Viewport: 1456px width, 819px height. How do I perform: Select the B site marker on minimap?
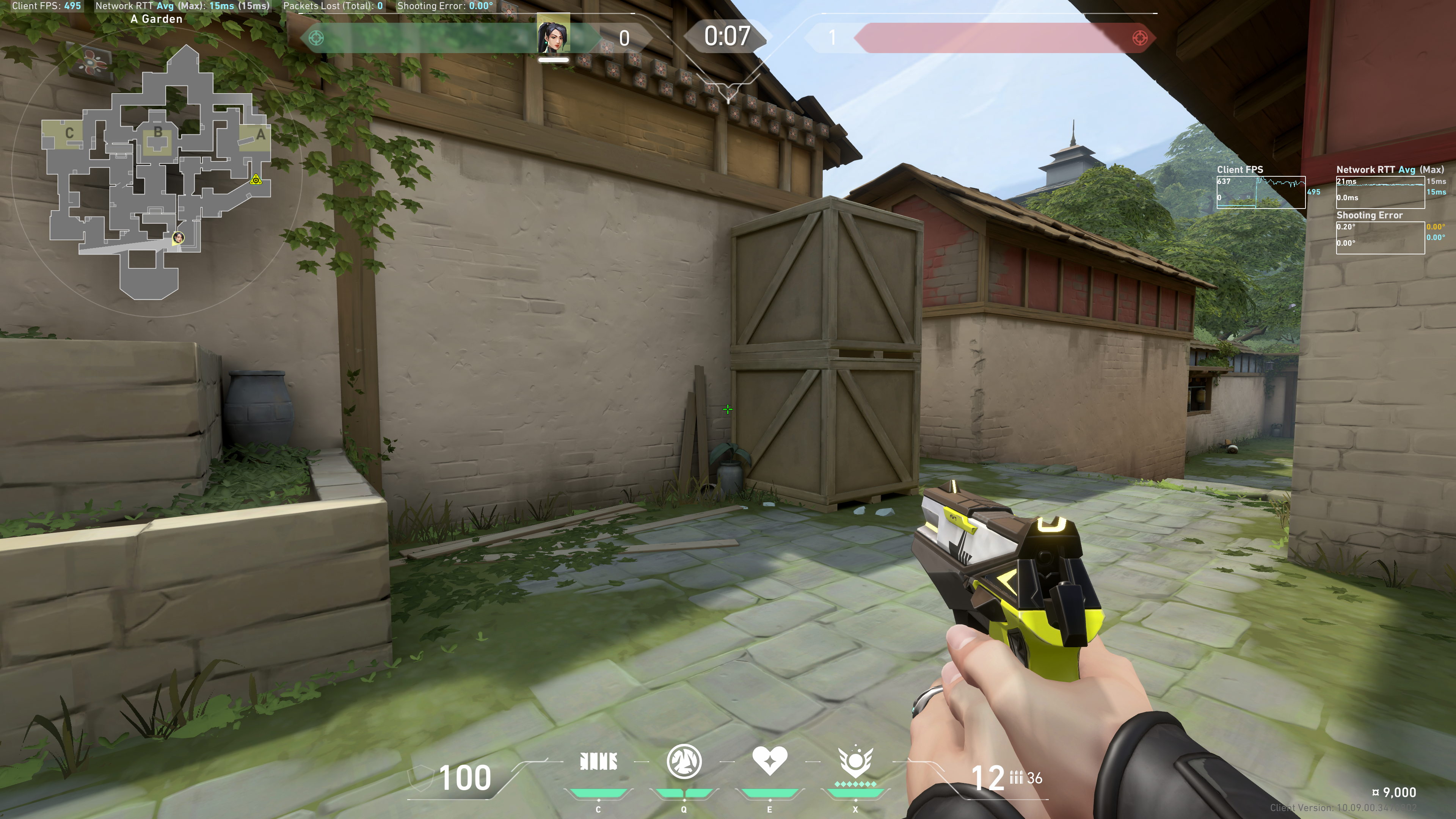158,133
